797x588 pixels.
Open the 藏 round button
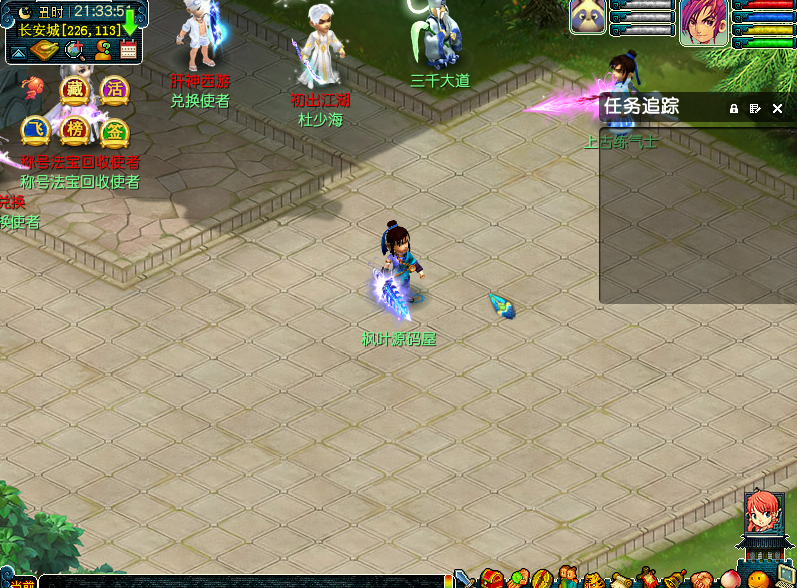point(73,90)
